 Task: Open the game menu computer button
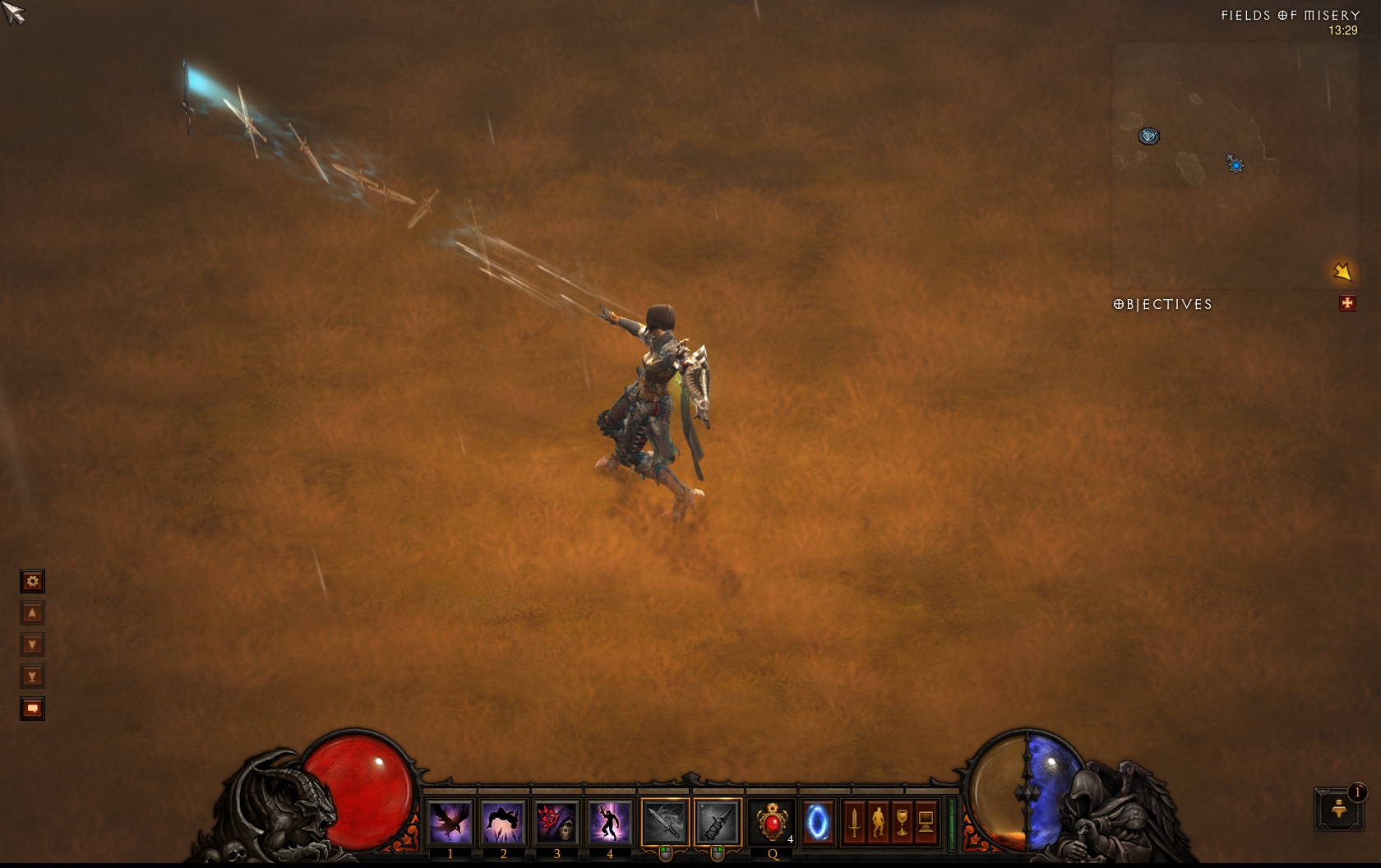tap(926, 821)
